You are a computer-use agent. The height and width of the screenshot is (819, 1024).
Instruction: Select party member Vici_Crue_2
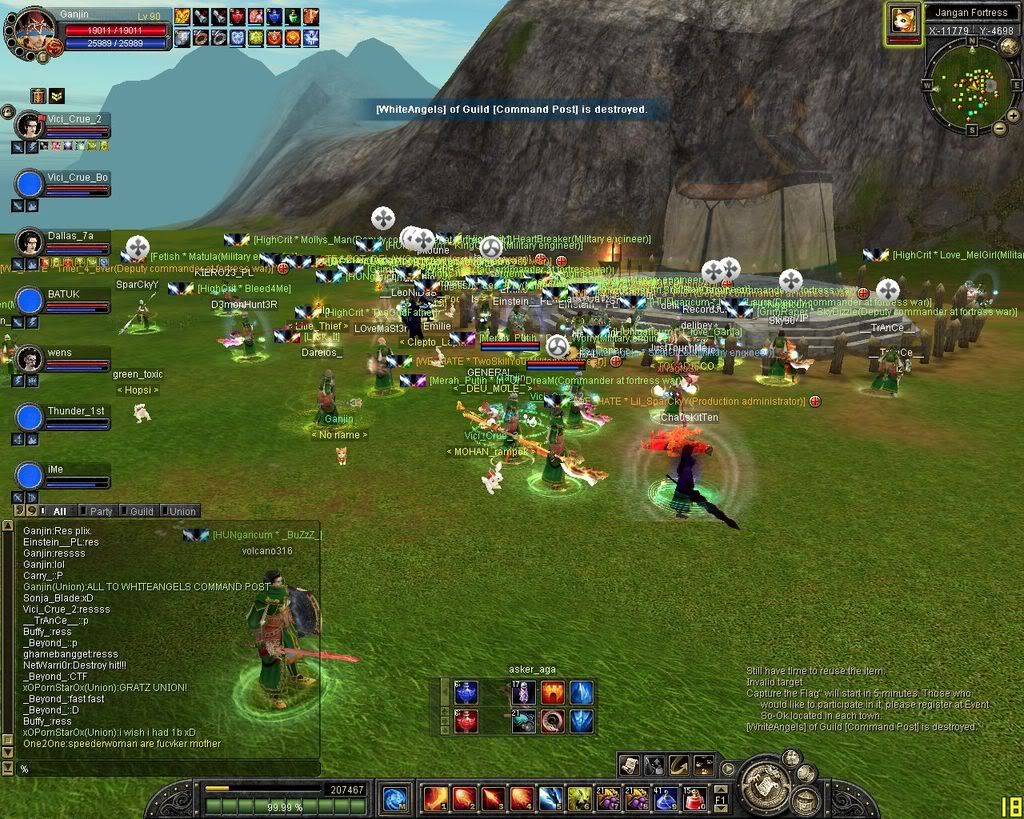click(x=31, y=127)
